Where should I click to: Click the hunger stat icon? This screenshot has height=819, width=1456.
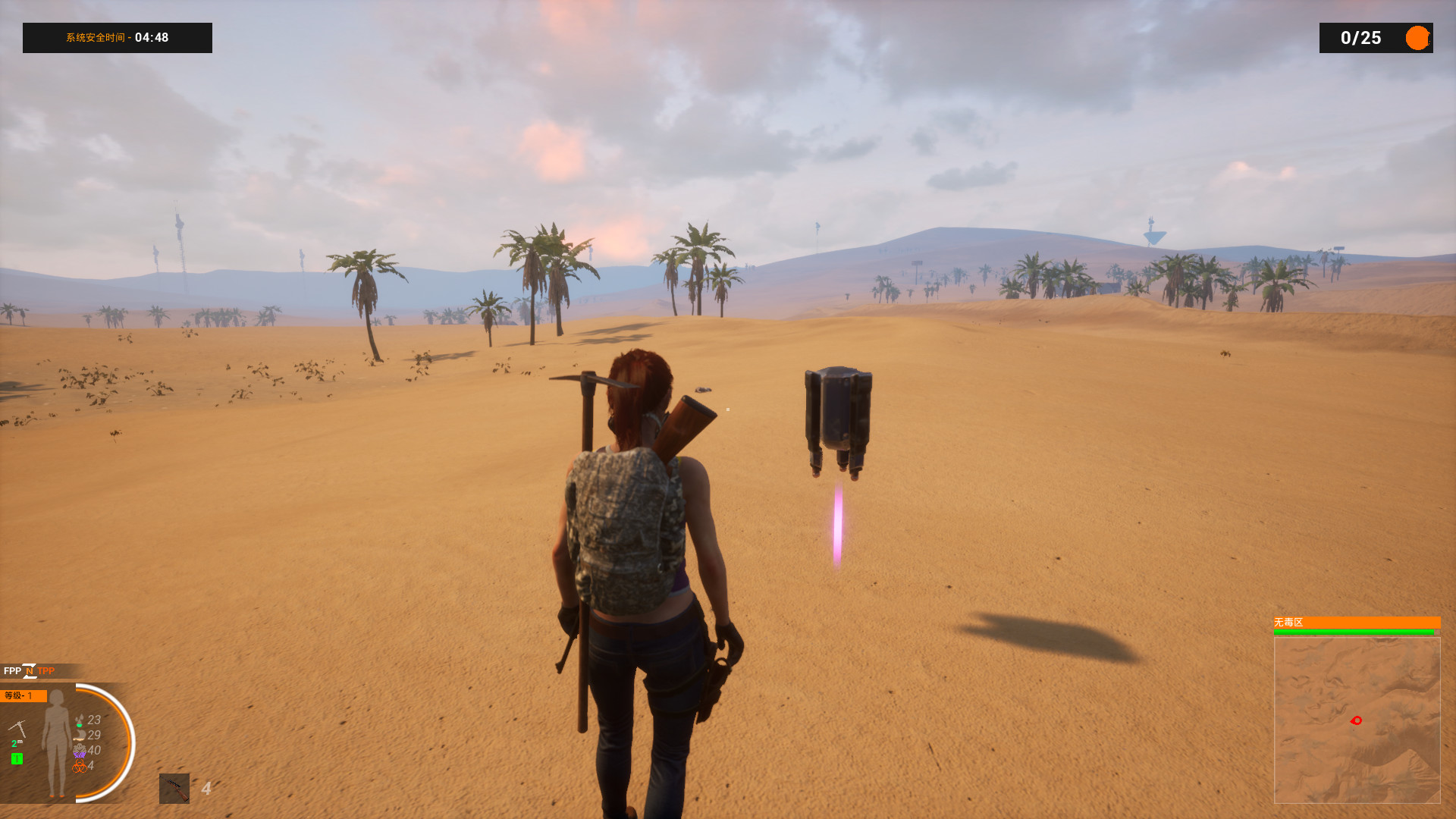coord(79,735)
